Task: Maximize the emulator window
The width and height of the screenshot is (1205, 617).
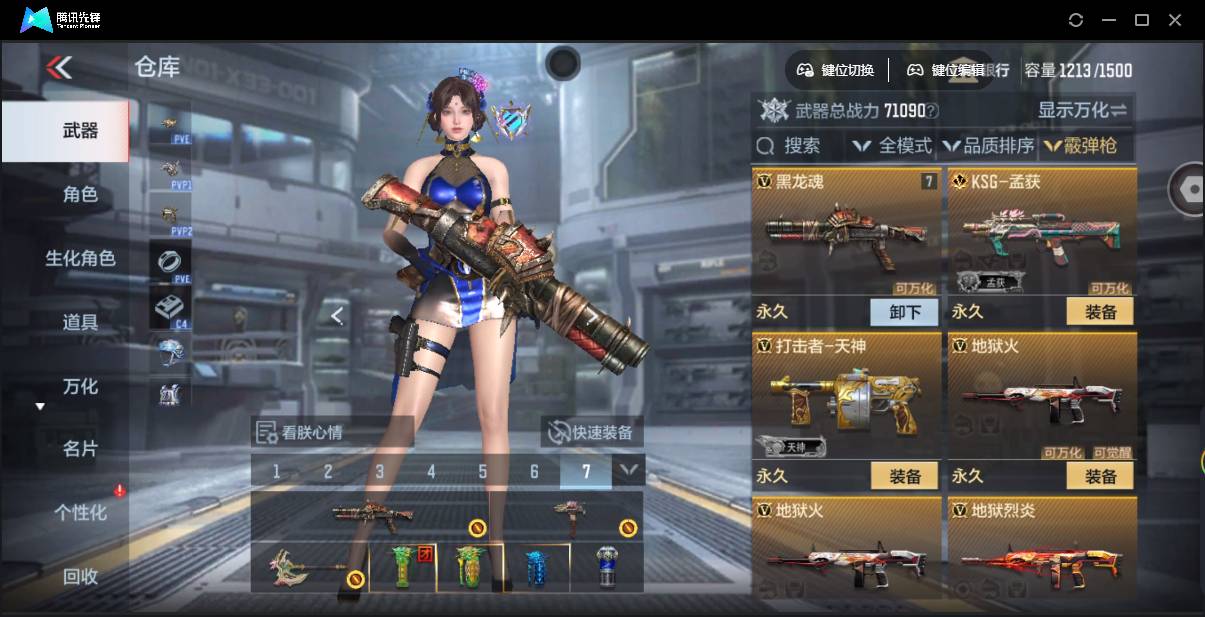Action: 1141,20
